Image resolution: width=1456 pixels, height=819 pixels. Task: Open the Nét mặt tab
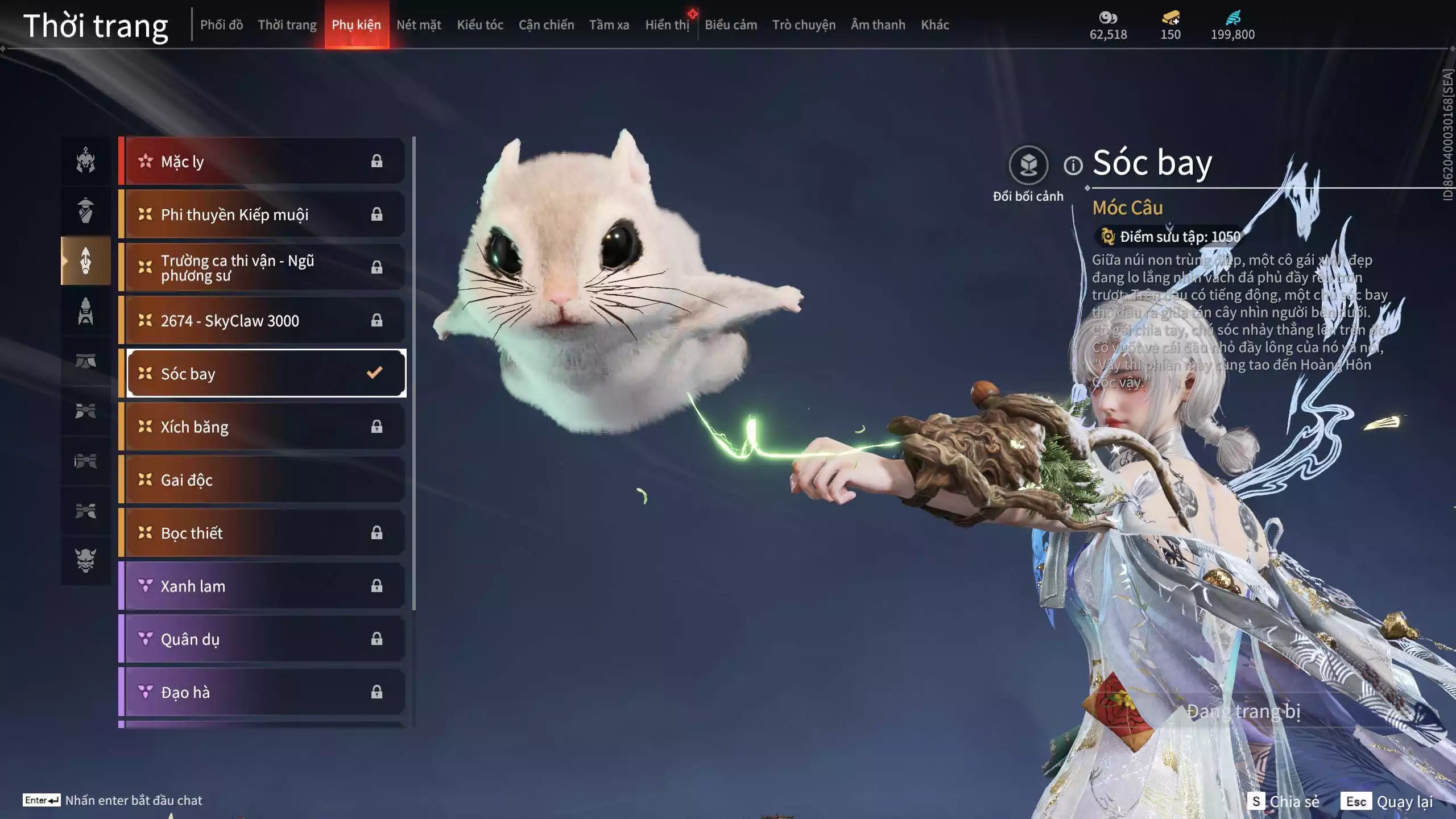pyautogui.click(x=419, y=25)
